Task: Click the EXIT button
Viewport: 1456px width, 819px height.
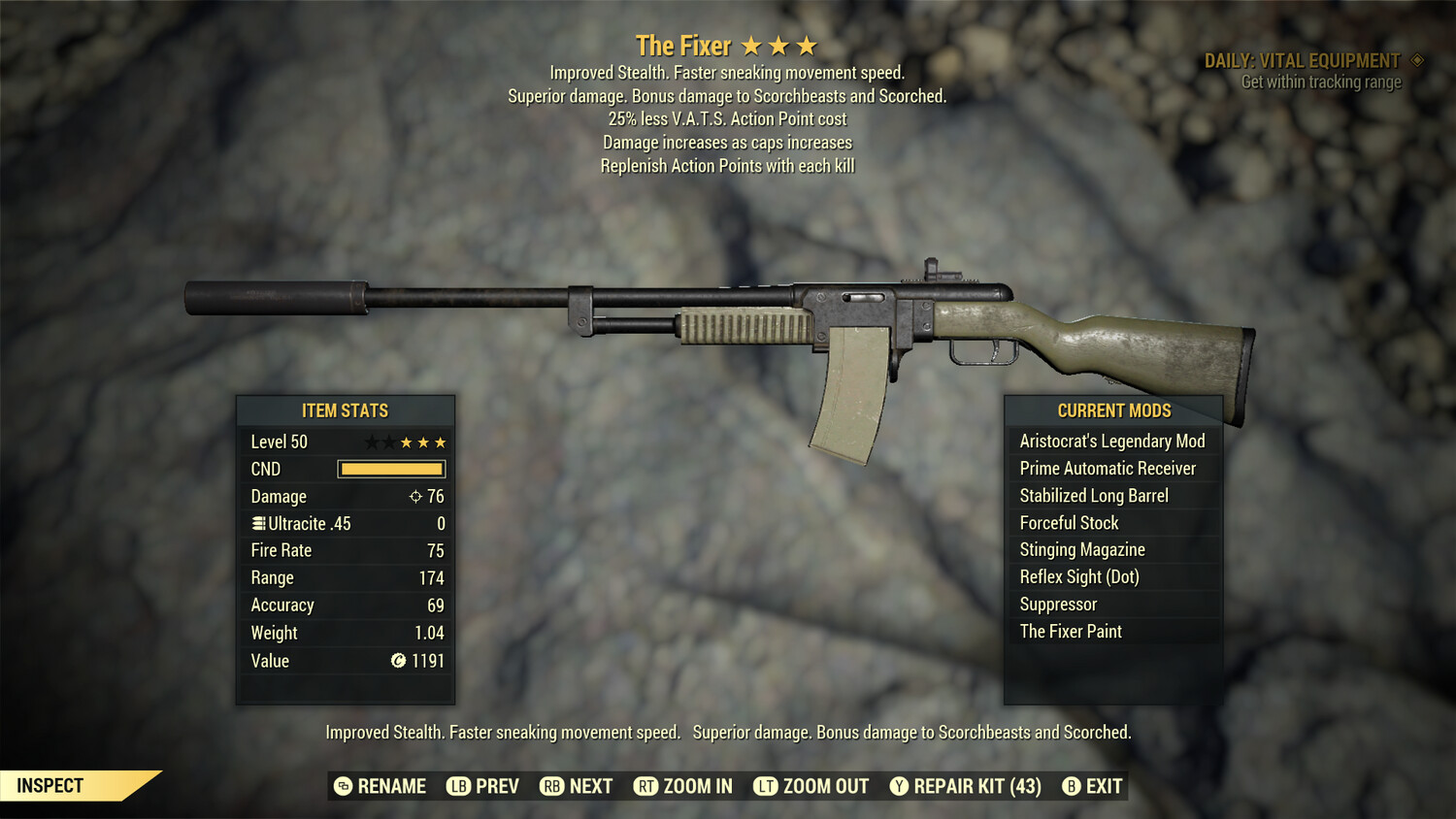Action: coord(1103,786)
